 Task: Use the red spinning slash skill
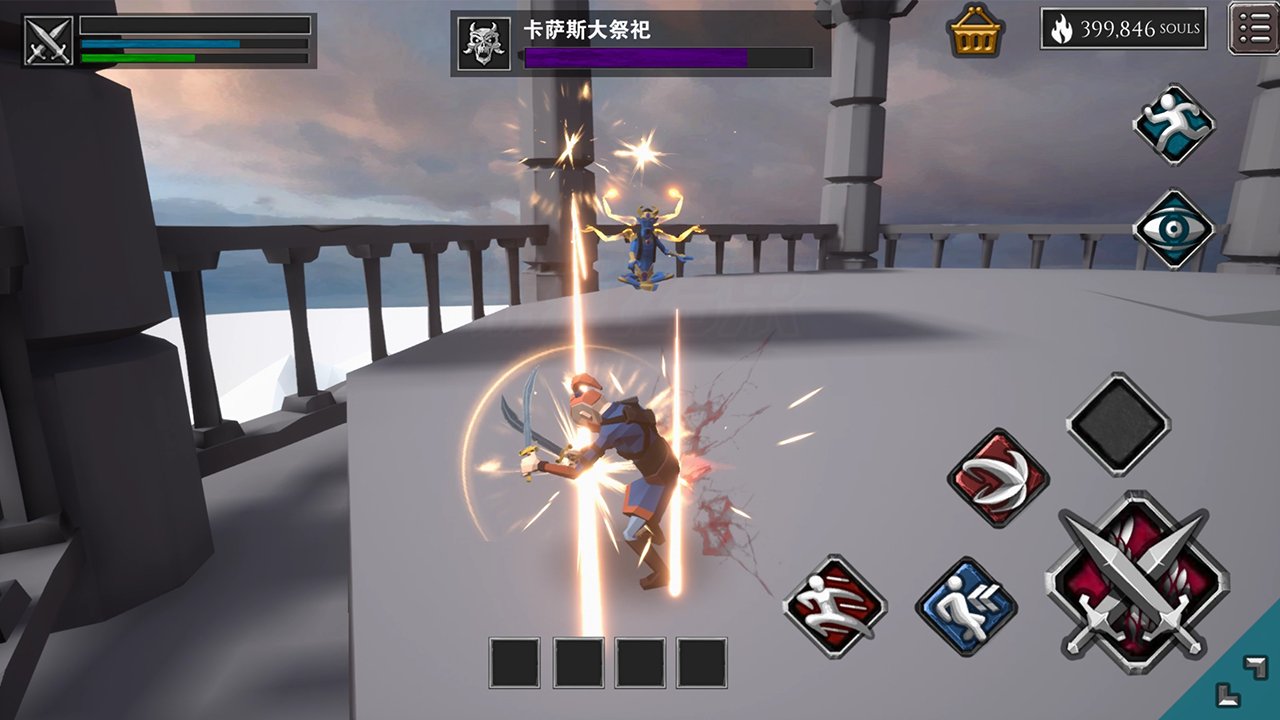[x=997, y=477]
